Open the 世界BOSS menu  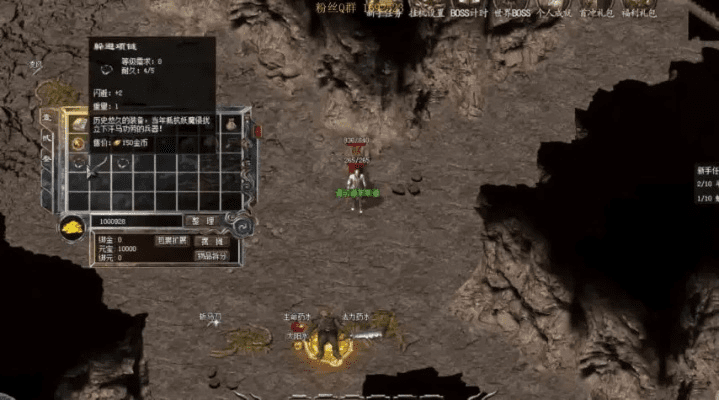point(511,14)
